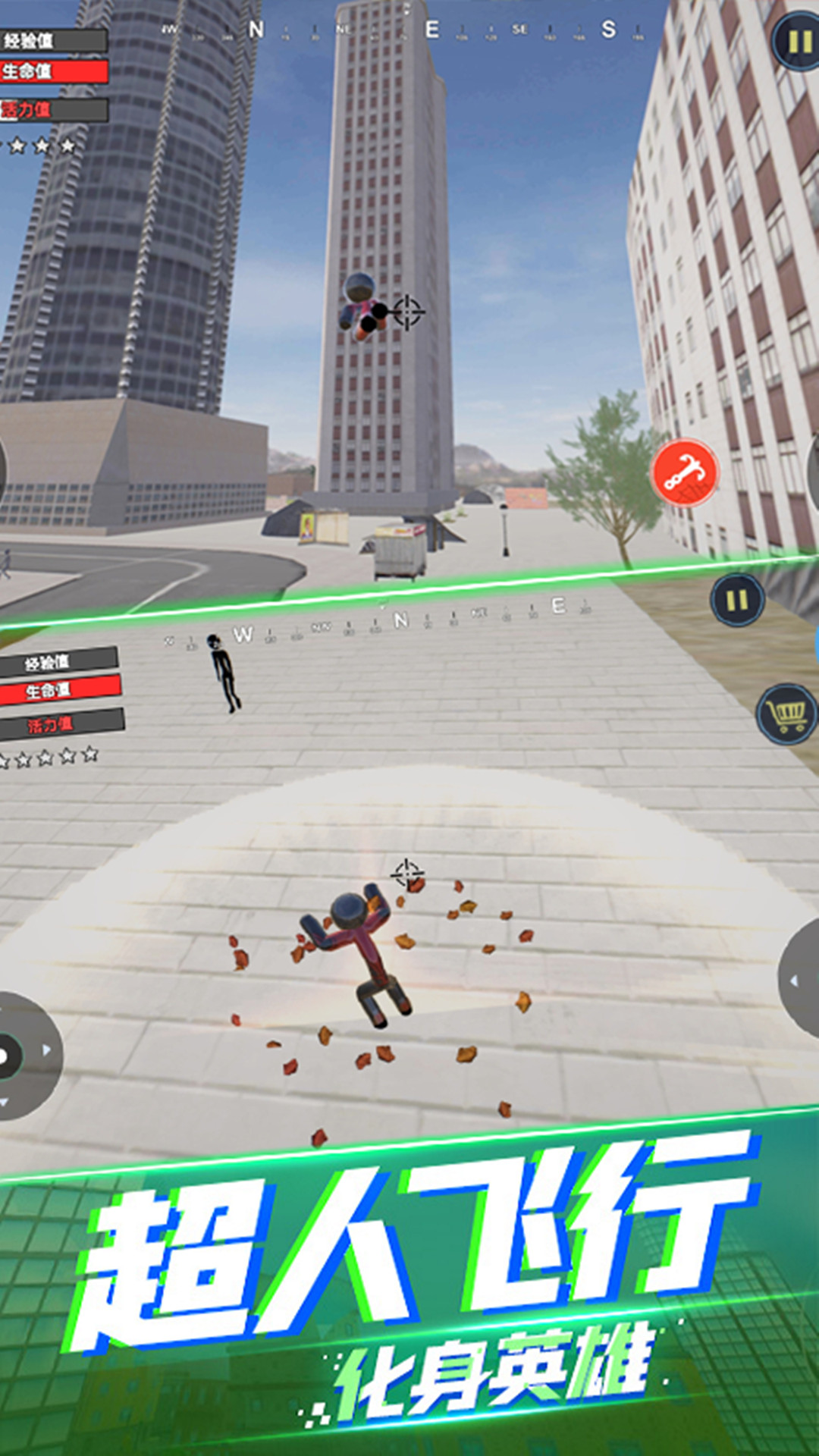Open the shopping cart store
Image resolution: width=819 pixels, height=1456 pixels.
788,713
